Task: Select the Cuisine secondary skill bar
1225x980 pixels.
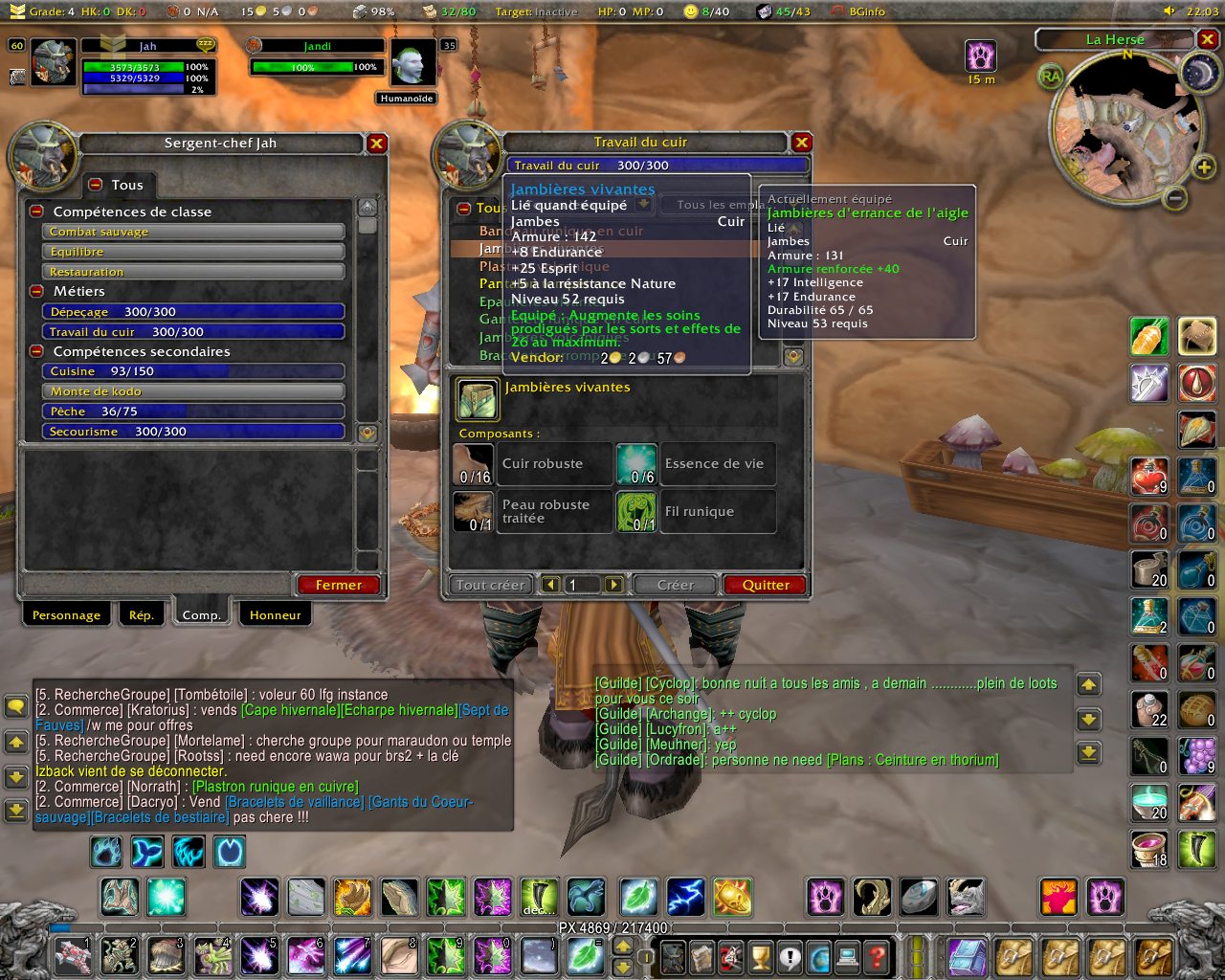Action: pyautogui.click(x=192, y=371)
